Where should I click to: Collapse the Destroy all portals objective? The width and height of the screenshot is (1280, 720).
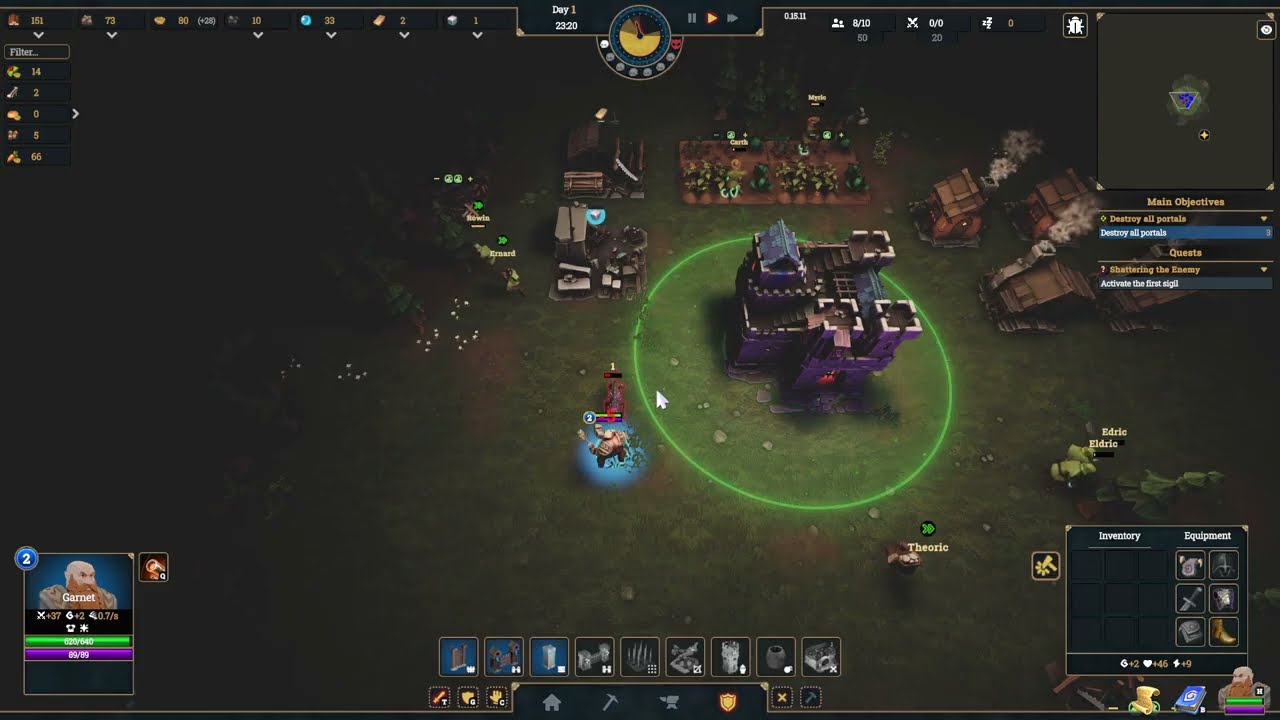(x=1264, y=219)
